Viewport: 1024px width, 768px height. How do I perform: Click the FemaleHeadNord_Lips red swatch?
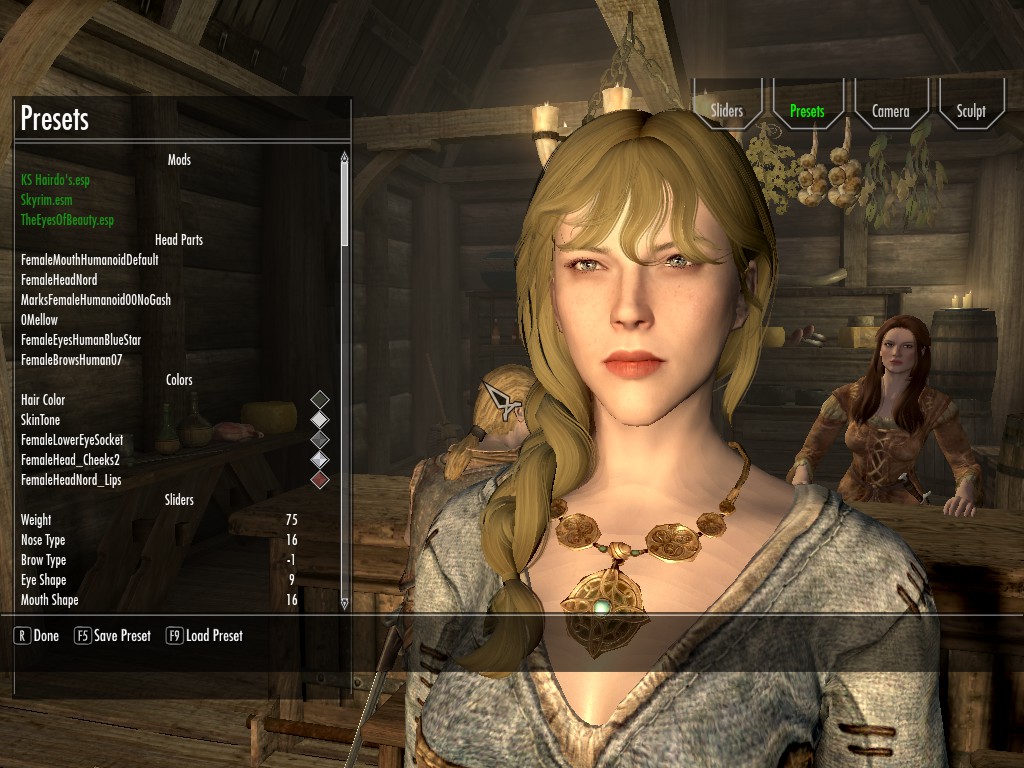(319, 480)
